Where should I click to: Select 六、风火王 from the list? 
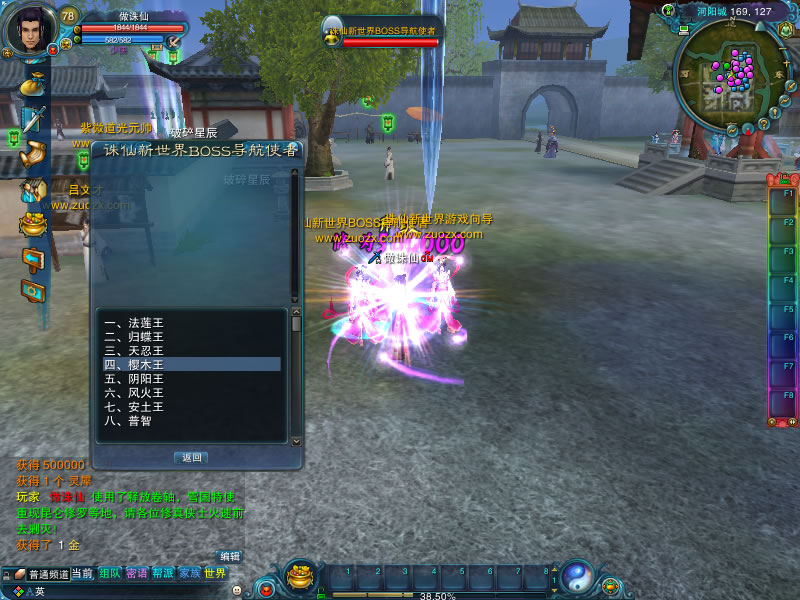coord(133,393)
